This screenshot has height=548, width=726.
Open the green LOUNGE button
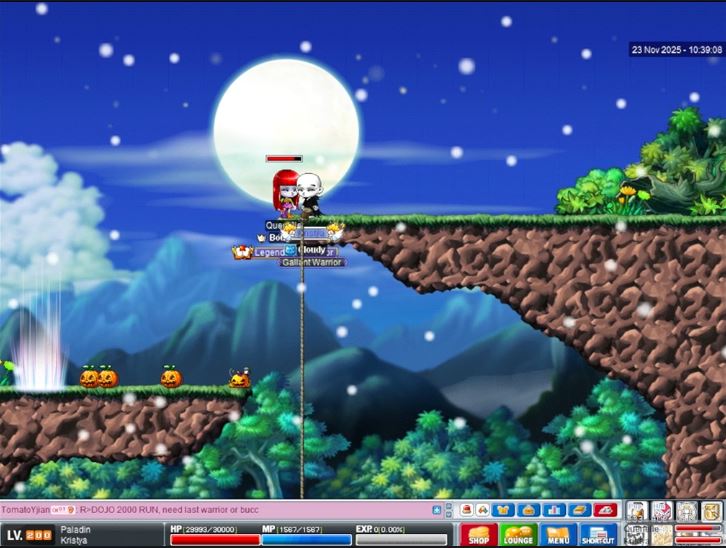[518, 535]
